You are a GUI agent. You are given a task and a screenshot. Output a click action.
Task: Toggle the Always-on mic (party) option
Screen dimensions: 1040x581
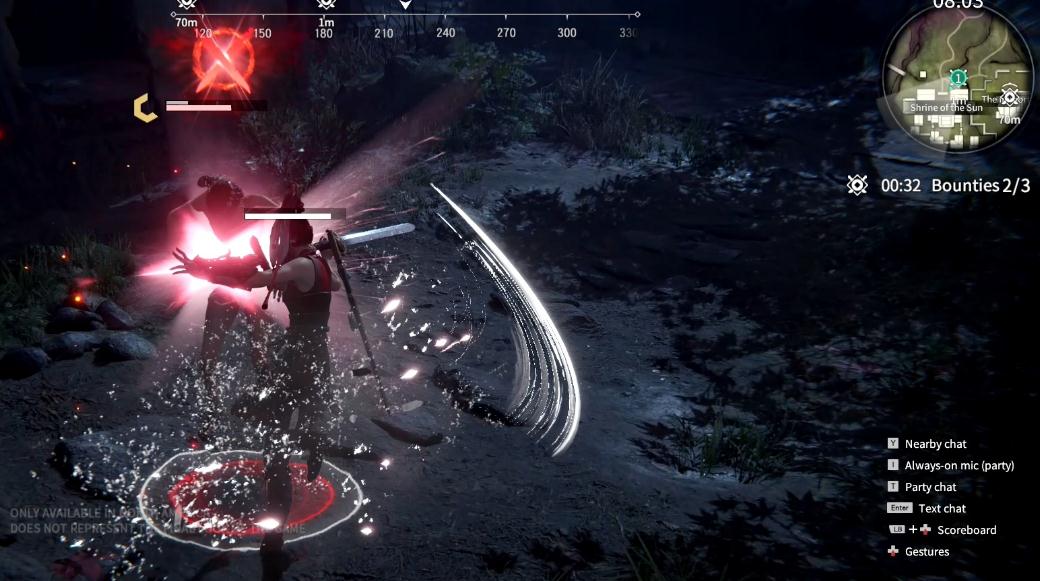click(959, 466)
